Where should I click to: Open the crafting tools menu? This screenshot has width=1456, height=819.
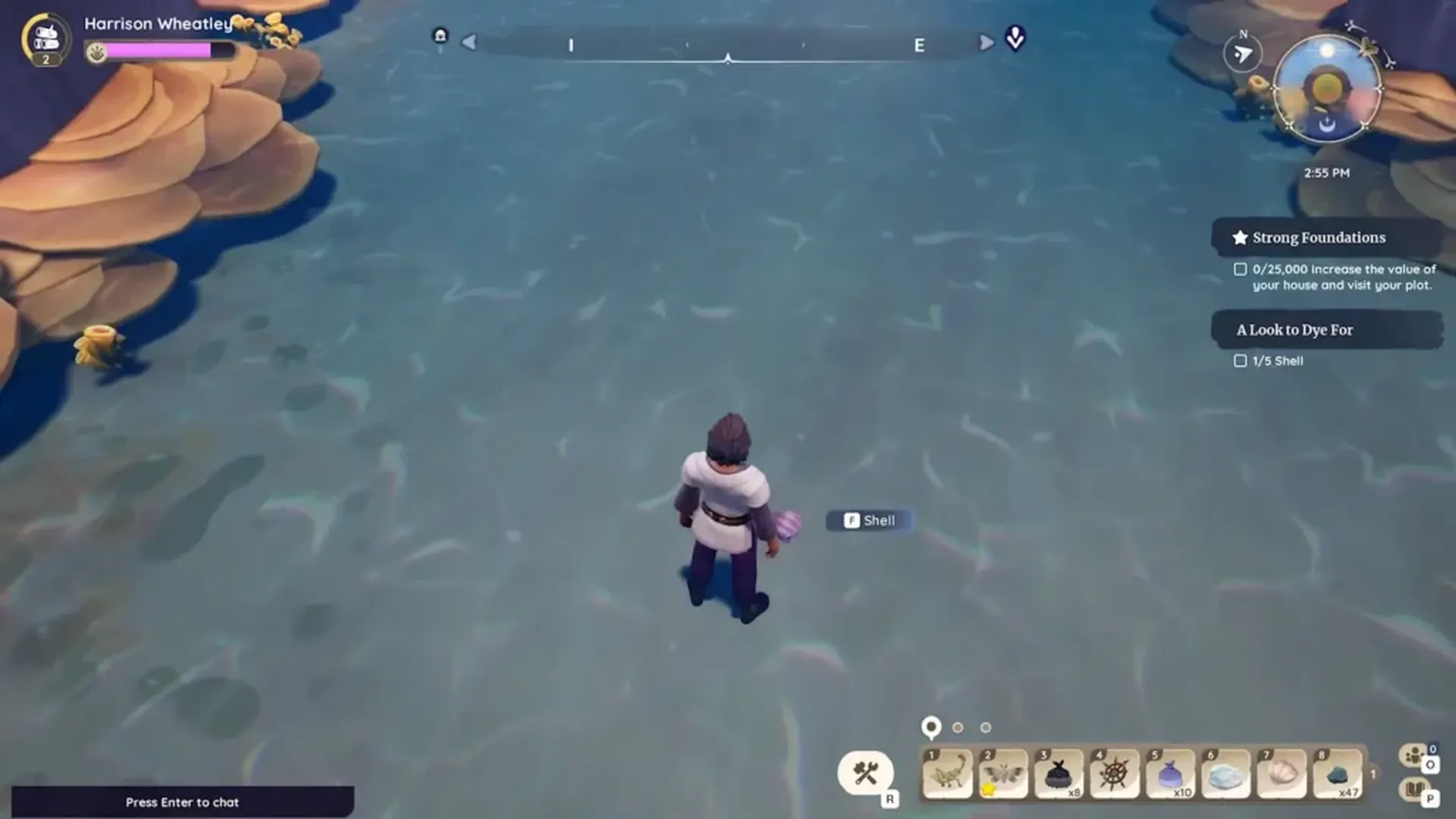pos(867,771)
